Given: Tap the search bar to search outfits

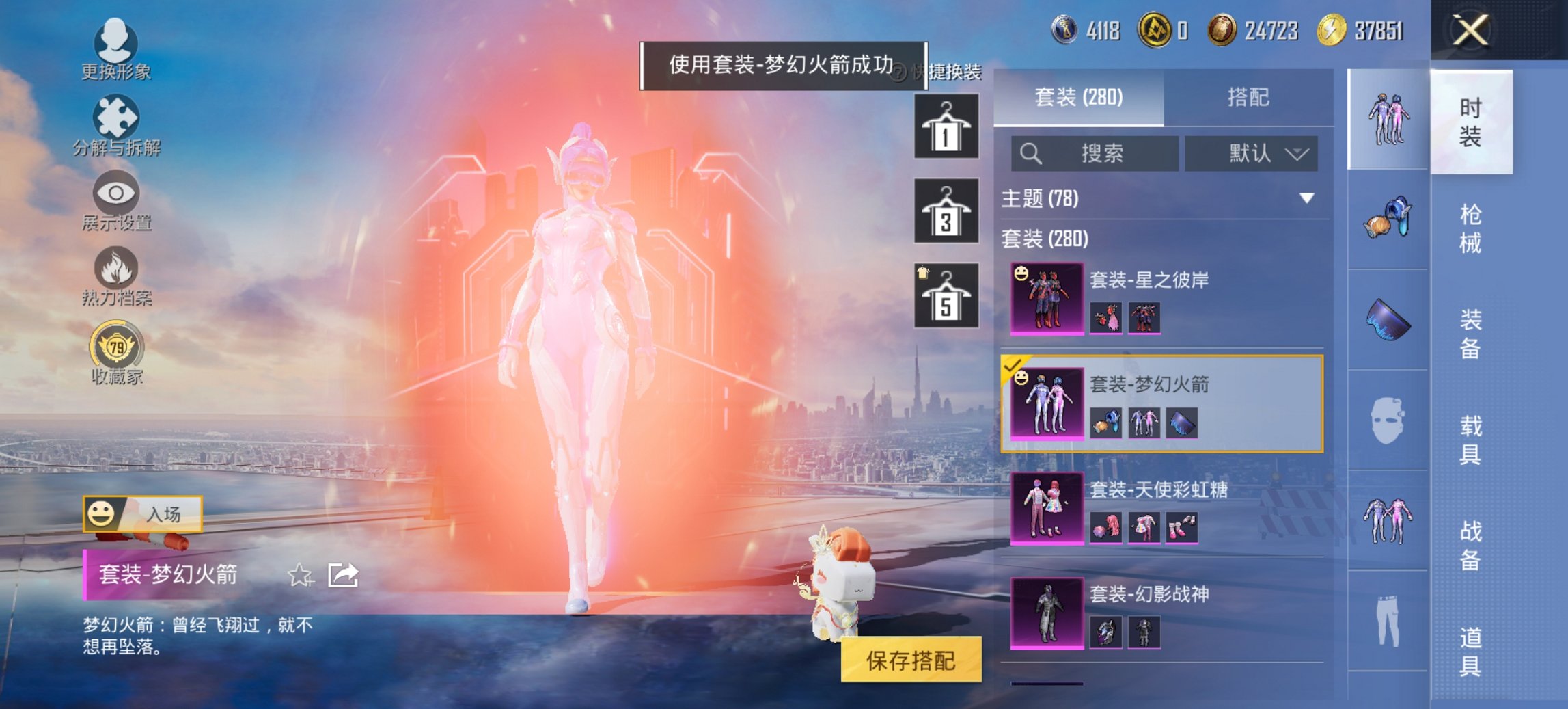Looking at the screenshot, I should [x=1093, y=153].
